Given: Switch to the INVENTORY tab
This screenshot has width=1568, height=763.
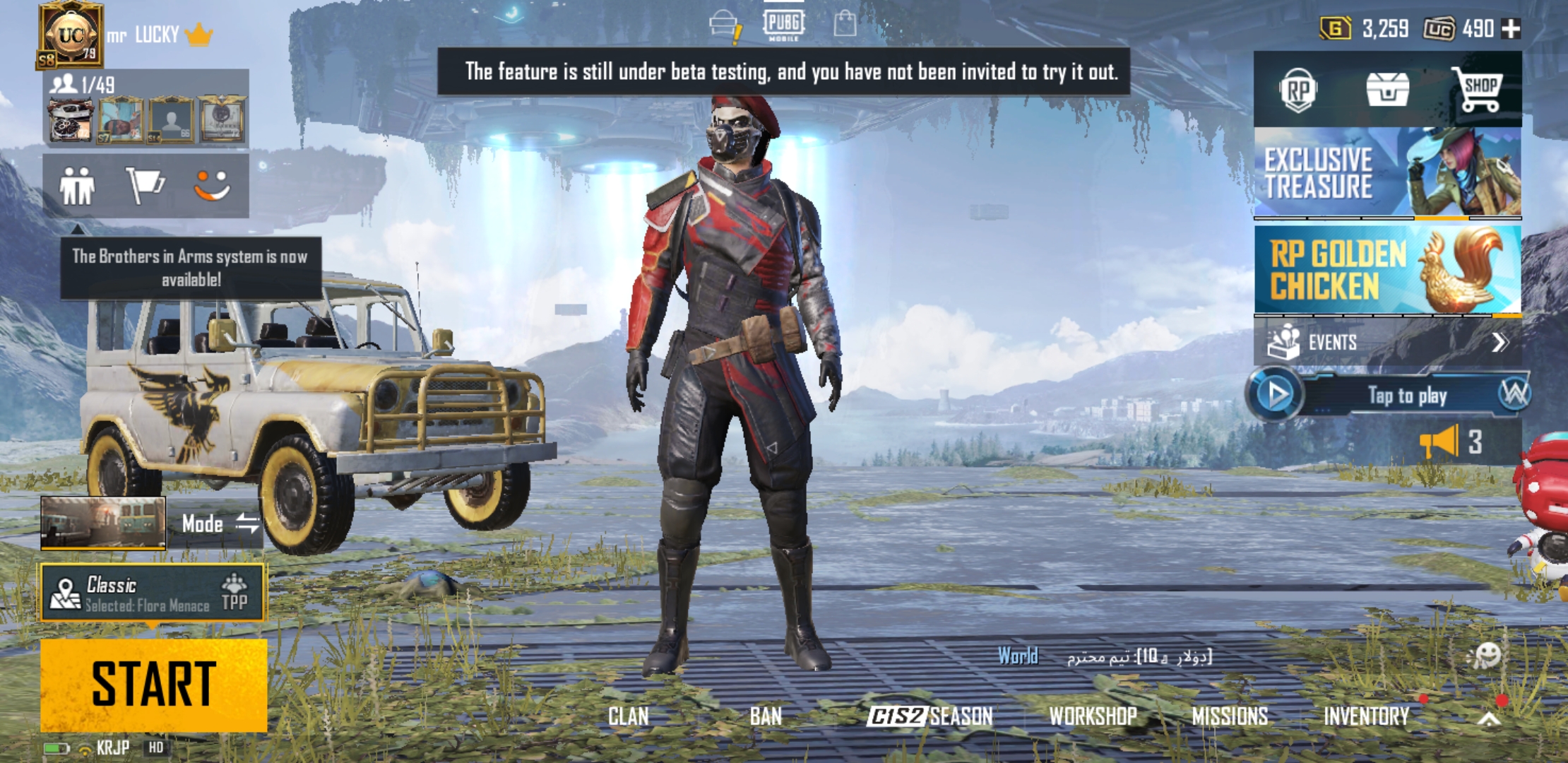Looking at the screenshot, I should click(x=1368, y=716).
